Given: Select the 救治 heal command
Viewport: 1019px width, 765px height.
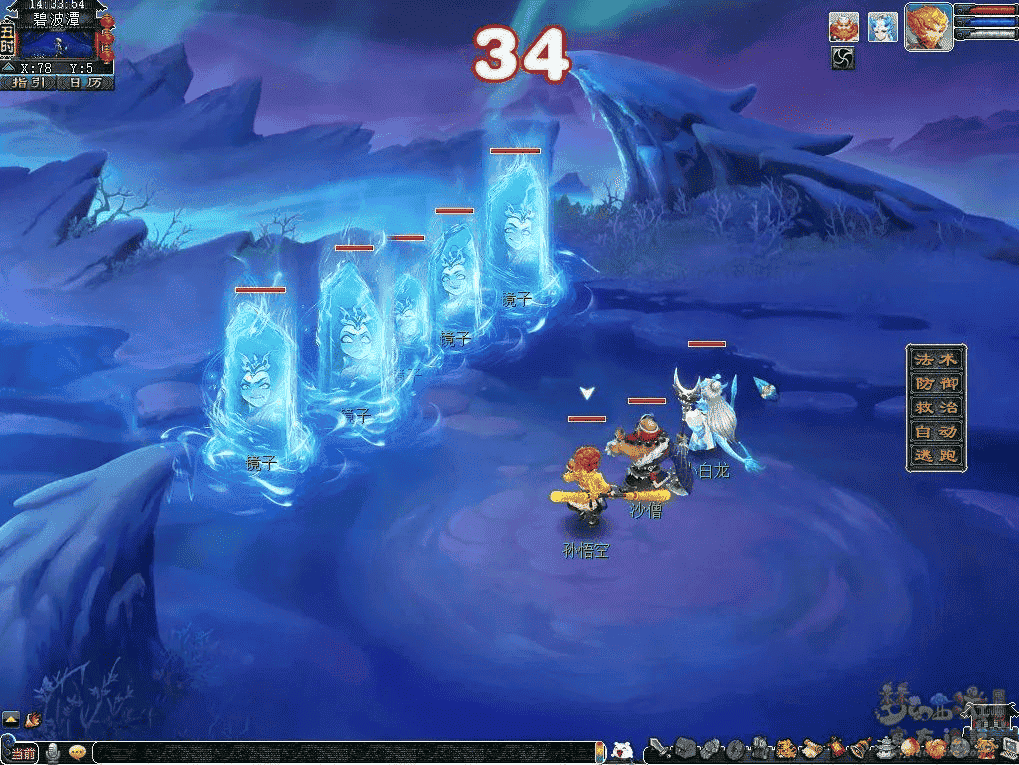Looking at the screenshot, I should point(936,407).
